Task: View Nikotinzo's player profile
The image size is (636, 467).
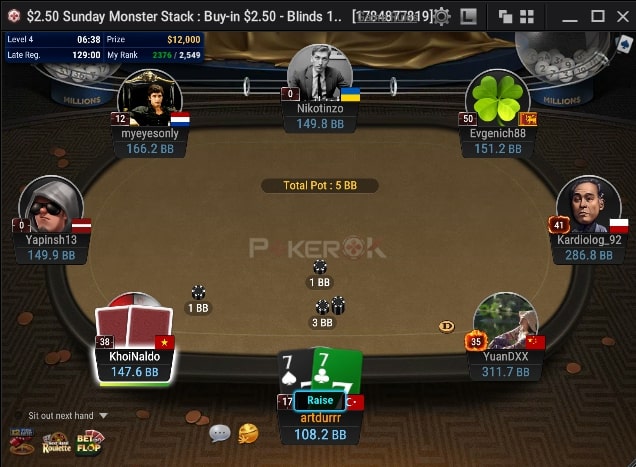Action: [x=319, y=71]
